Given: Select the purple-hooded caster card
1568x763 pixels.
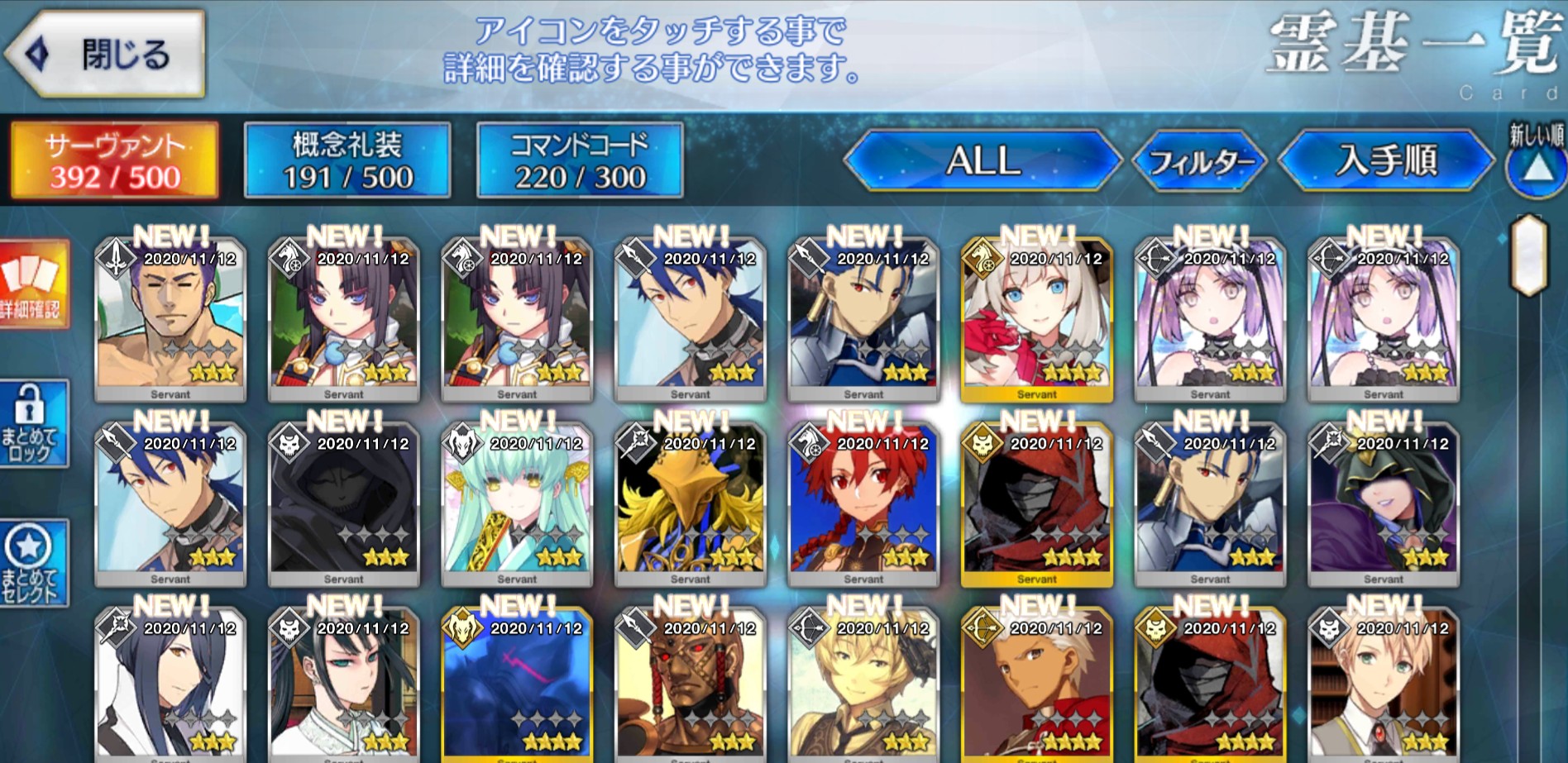Looking at the screenshot, I should [1384, 506].
